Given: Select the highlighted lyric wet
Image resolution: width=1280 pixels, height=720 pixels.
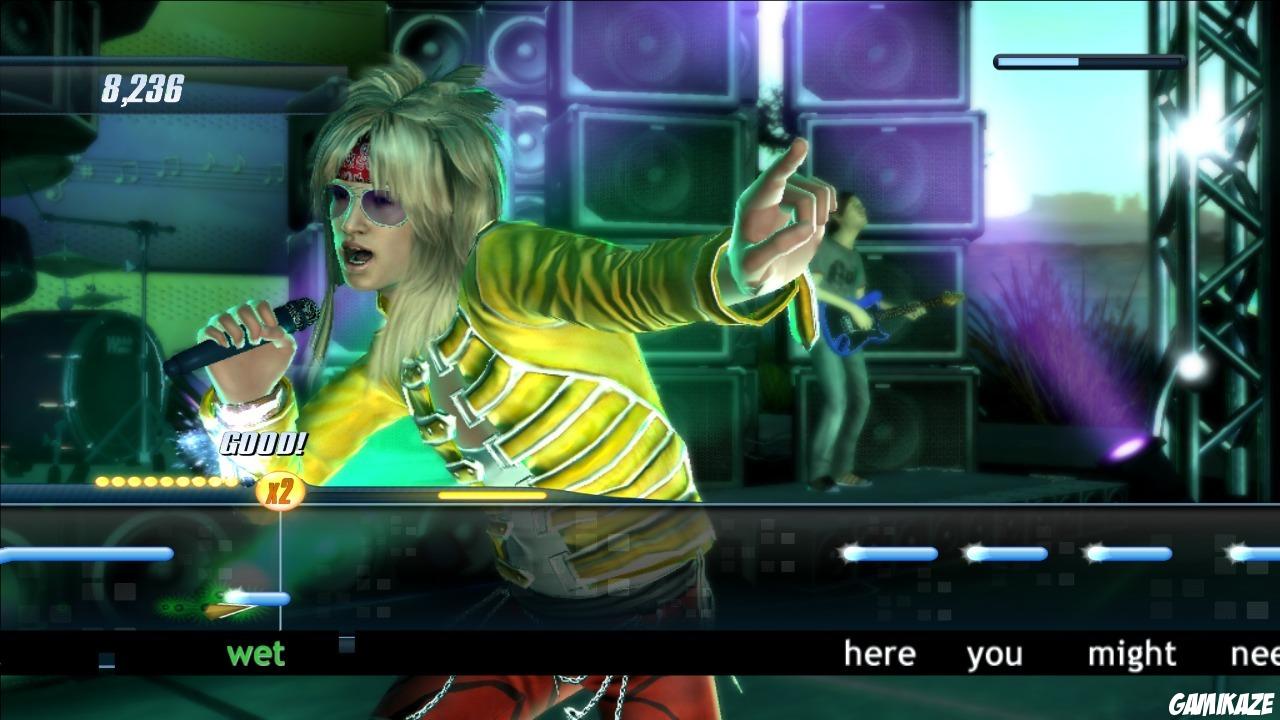Looking at the screenshot, I should click(x=258, y=655).
